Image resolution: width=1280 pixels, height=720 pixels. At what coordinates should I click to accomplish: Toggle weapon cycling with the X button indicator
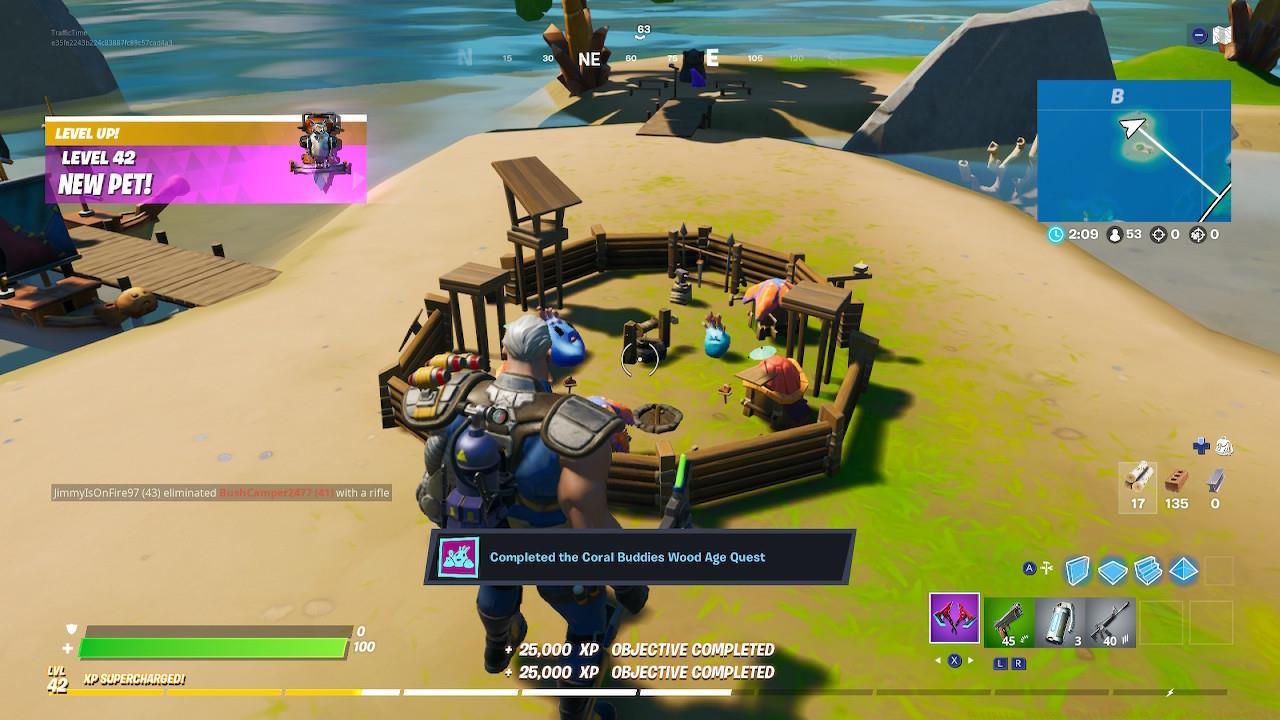click(956, 660)
